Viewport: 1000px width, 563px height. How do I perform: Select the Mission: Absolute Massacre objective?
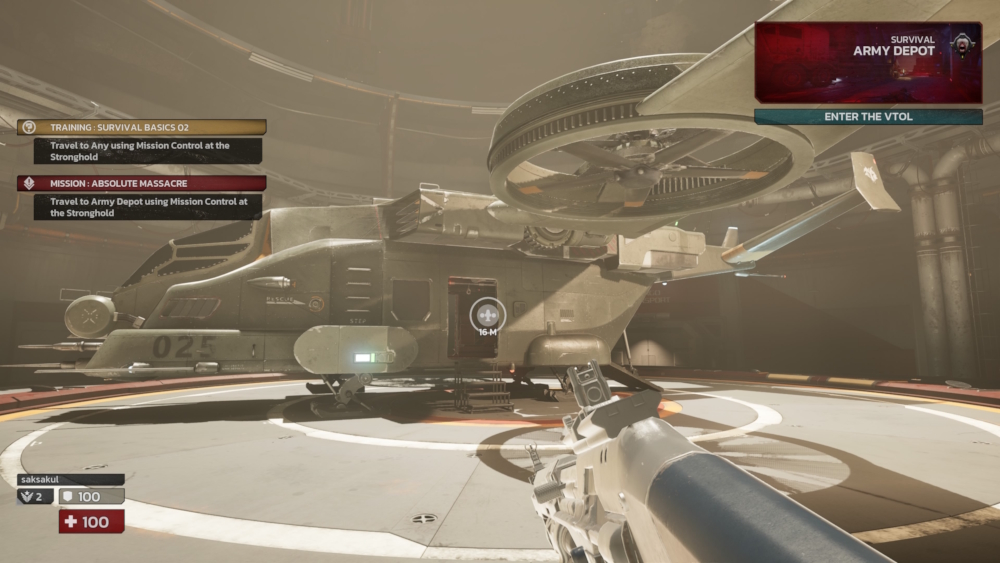point(141,183)
